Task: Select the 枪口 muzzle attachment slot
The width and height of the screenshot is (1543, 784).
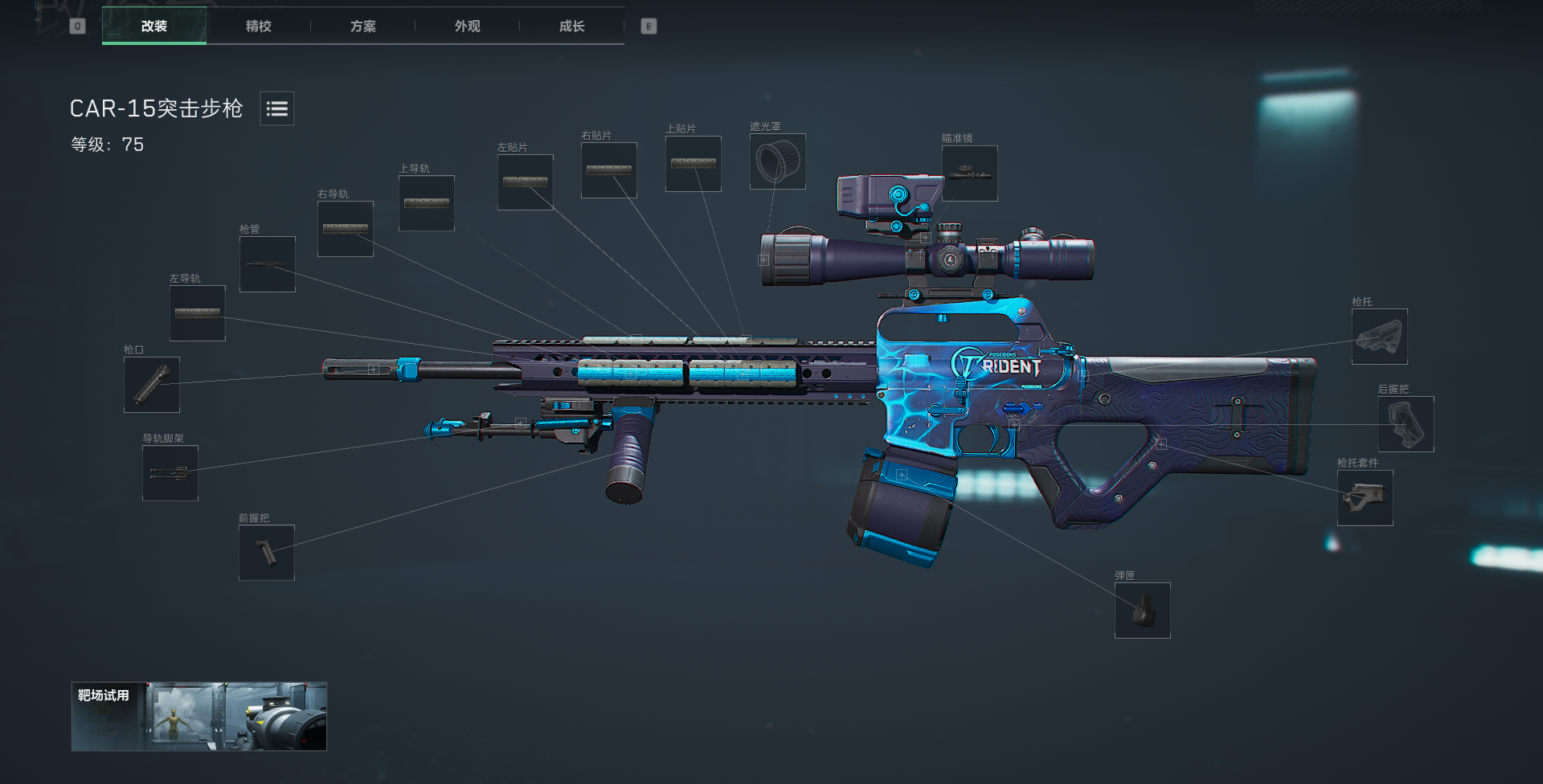Action: (x=152, y=385)
